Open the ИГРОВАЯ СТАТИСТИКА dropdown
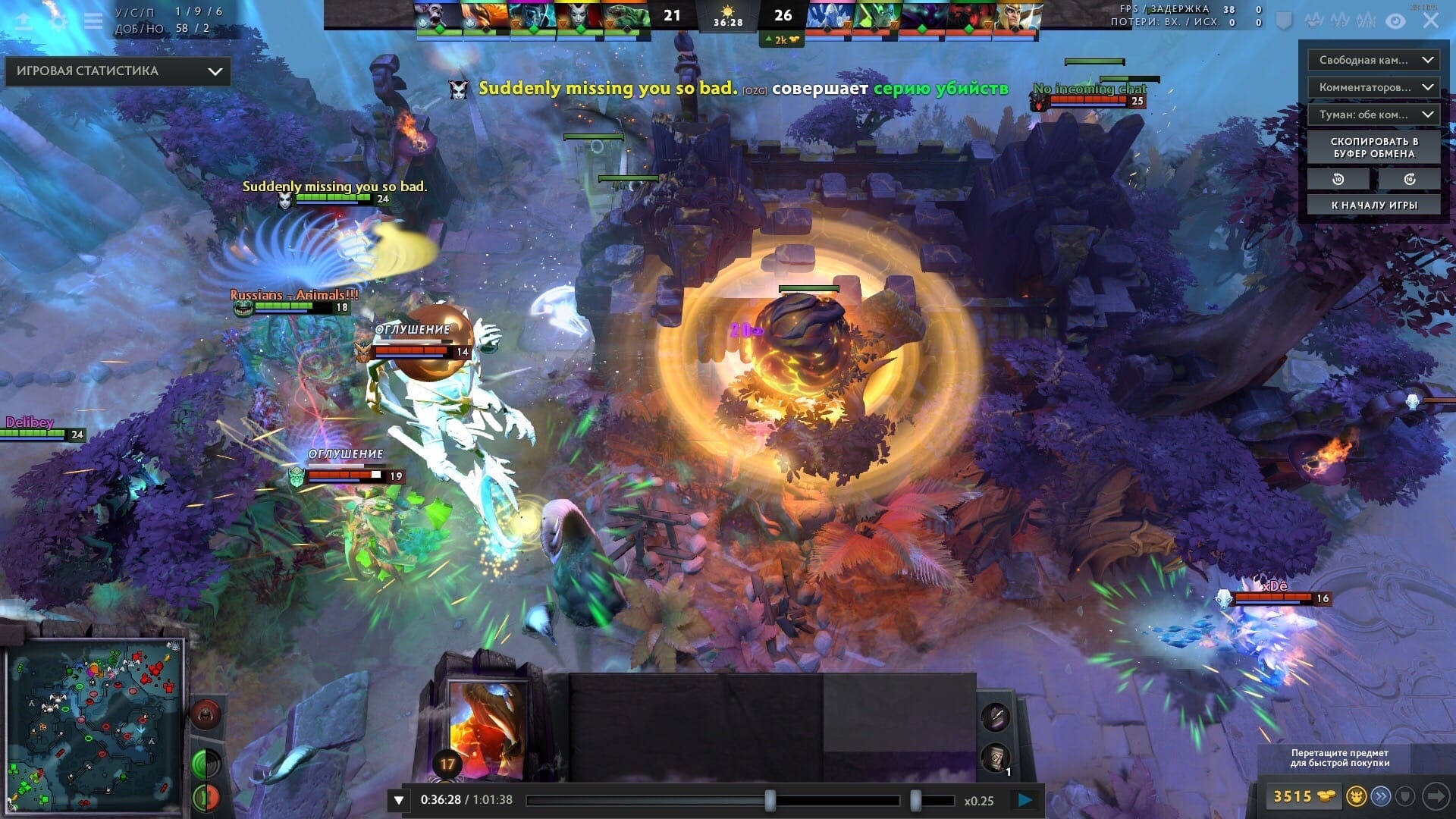Image resolution: width=1456 pixels, height=819 pixels. [x=118, y=71]
